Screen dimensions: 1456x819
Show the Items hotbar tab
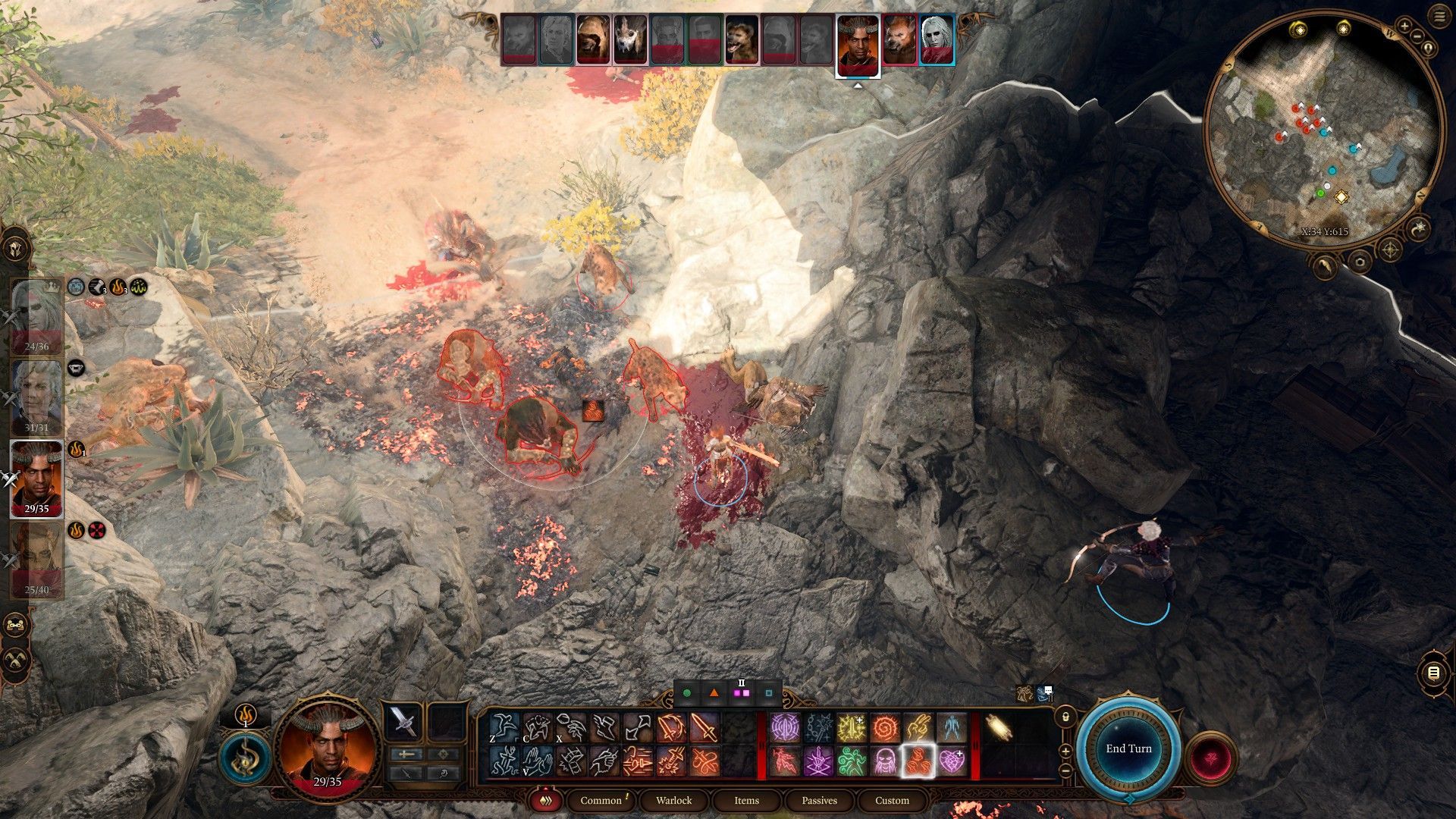[x=746, y=800]
